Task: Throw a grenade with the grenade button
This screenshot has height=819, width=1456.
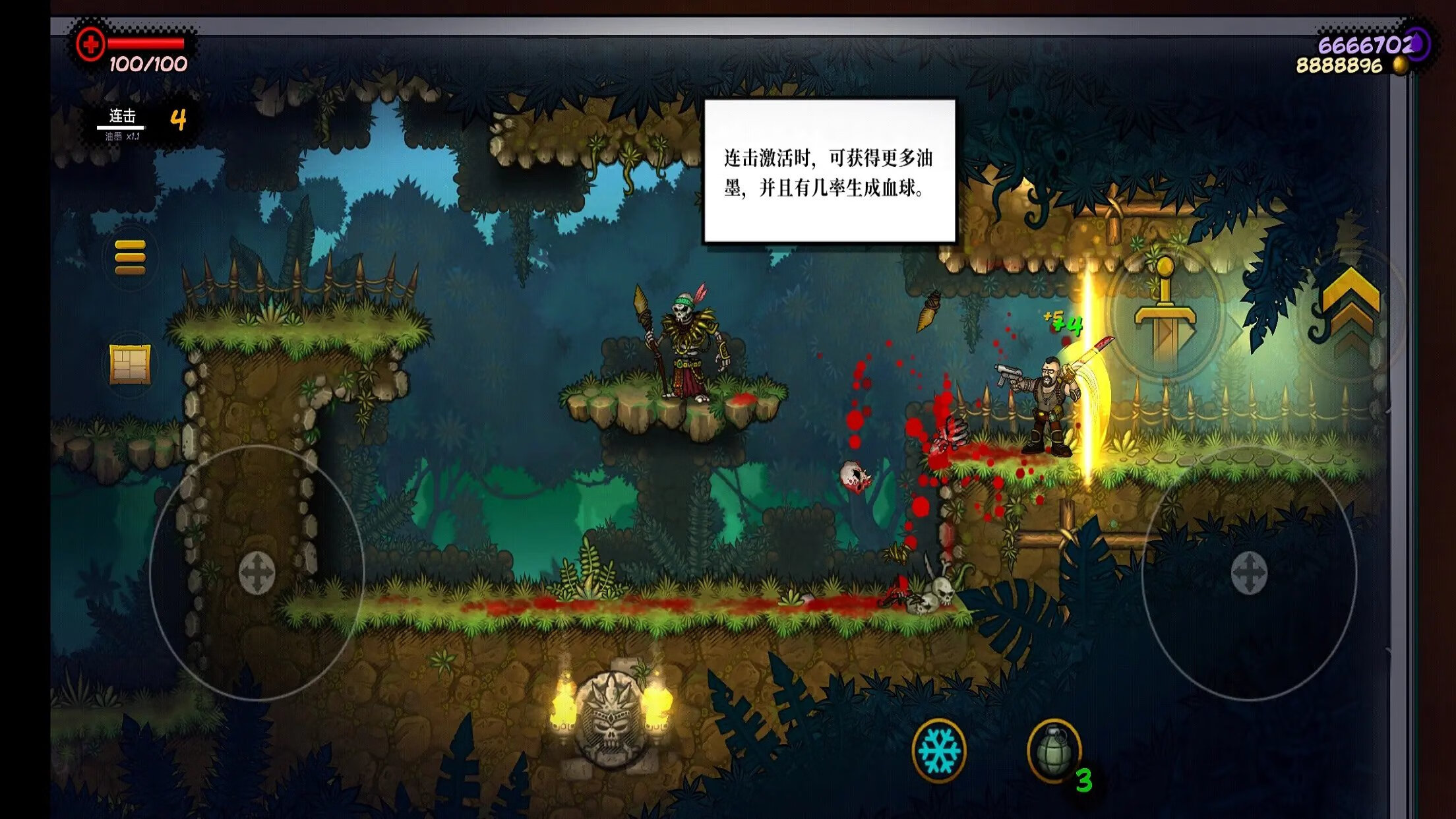Action: (1054, 750)
